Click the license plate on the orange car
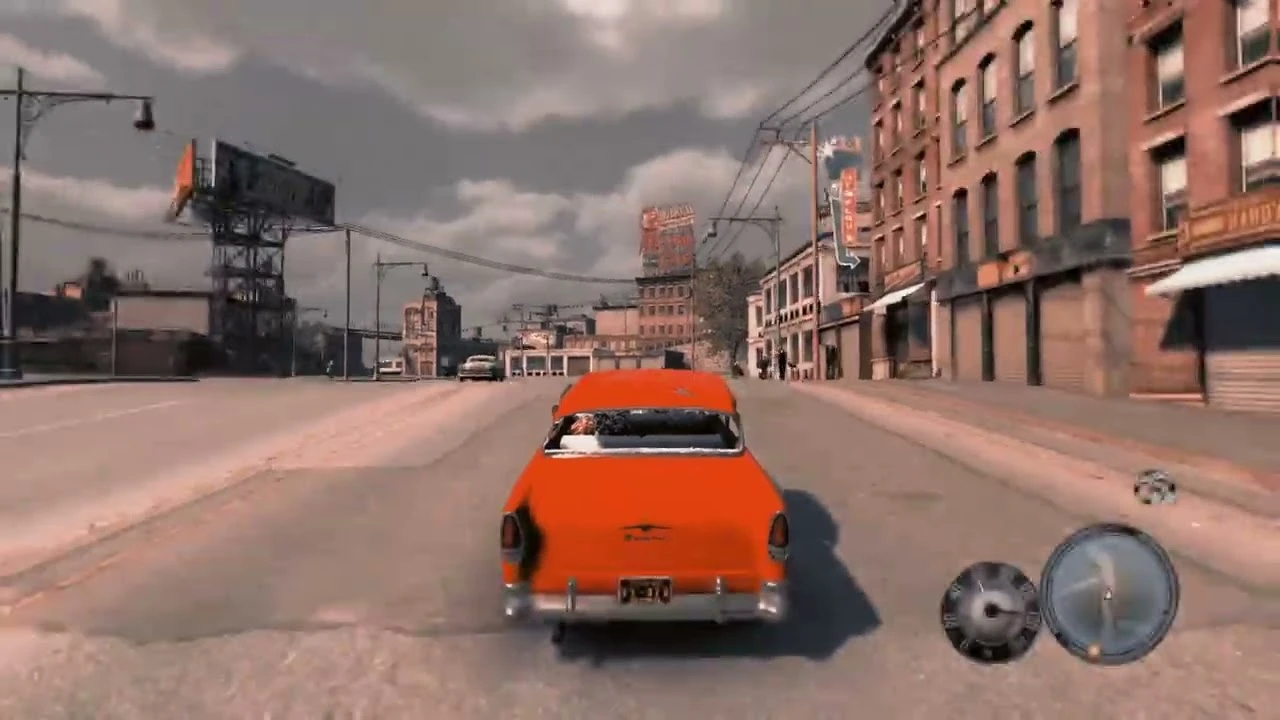 643,589
